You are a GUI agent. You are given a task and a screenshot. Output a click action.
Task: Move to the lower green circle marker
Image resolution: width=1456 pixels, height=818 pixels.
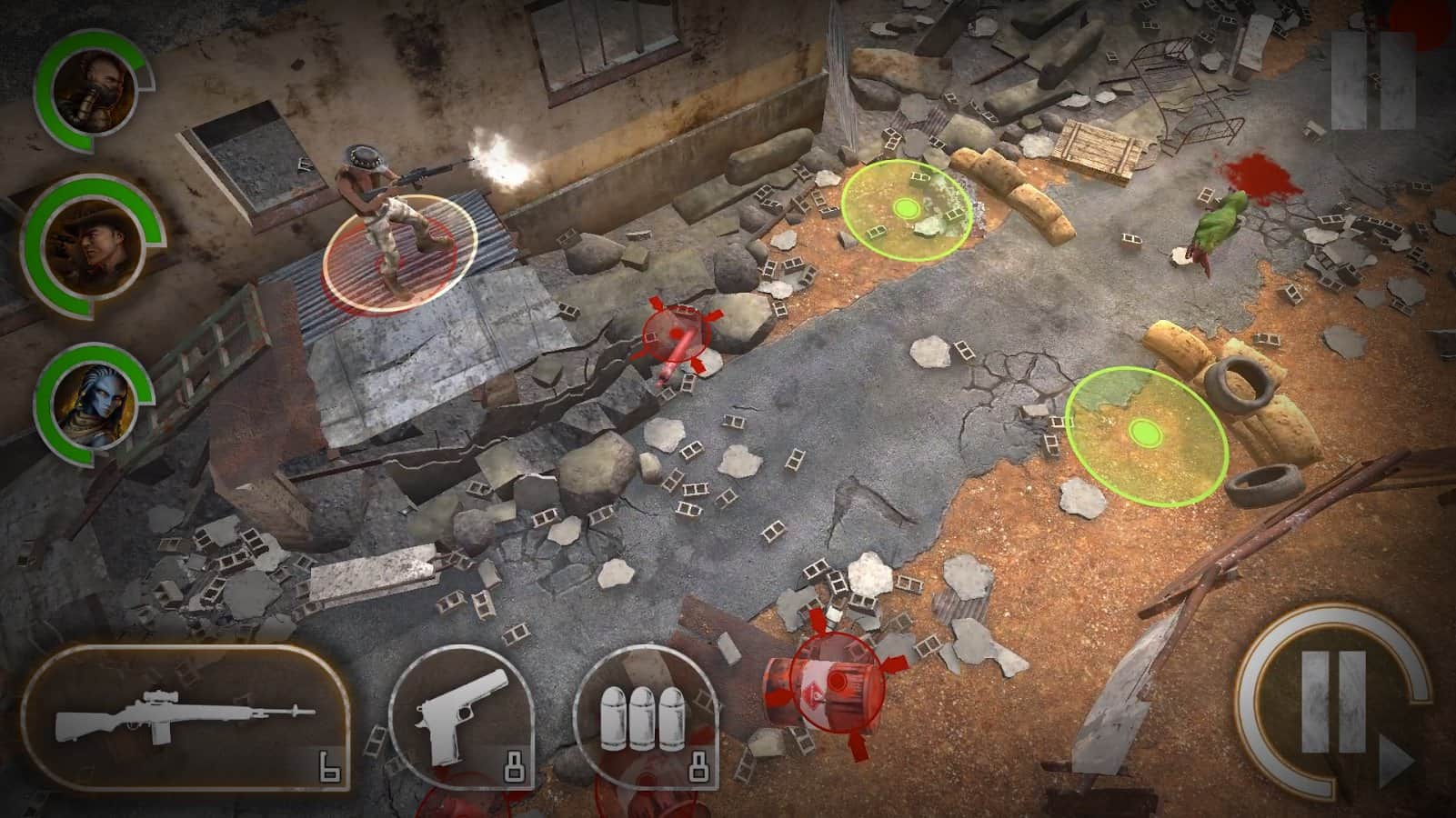tap(1145, 430)
